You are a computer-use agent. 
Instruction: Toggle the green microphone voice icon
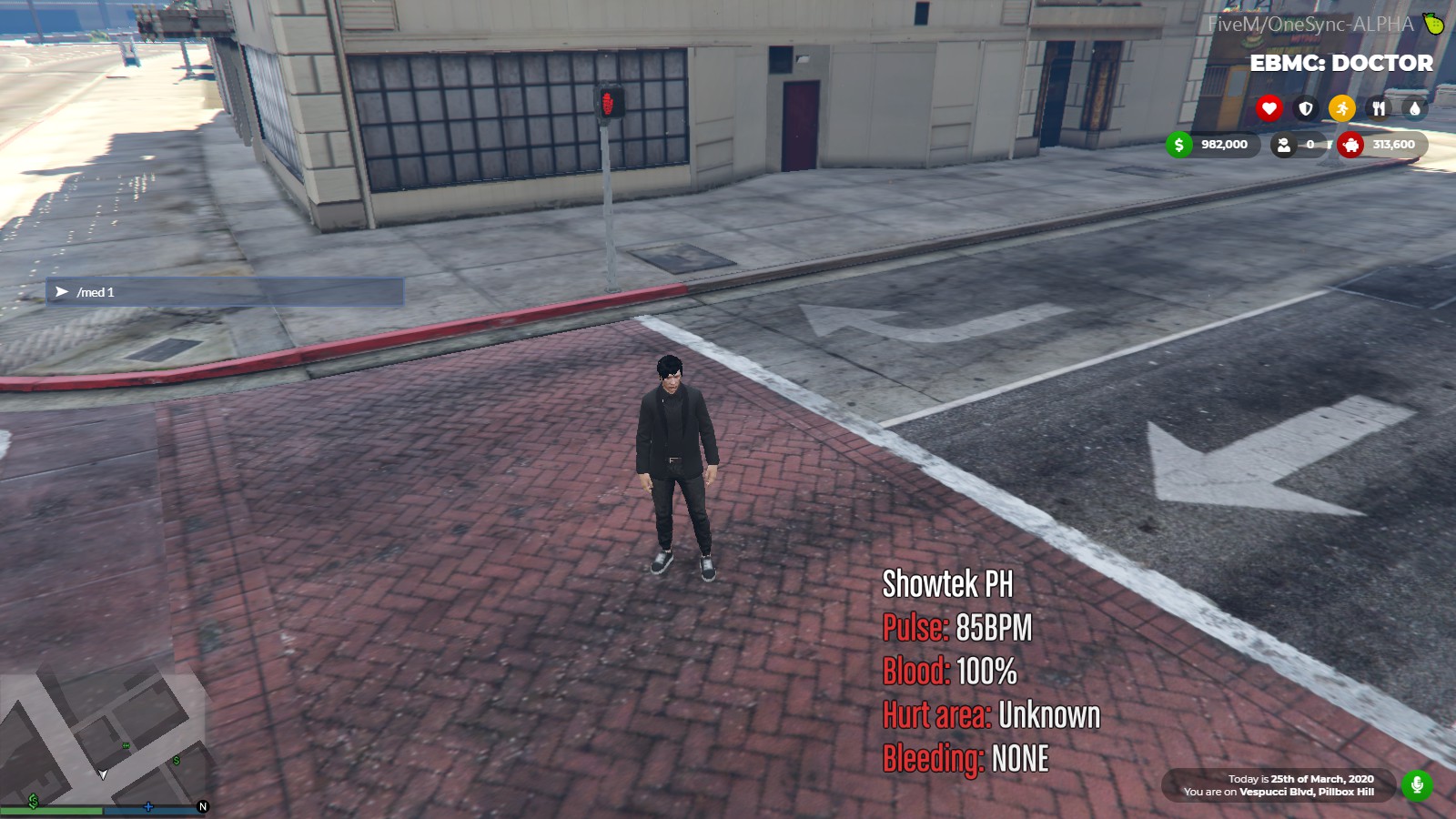click(1417, 784)
